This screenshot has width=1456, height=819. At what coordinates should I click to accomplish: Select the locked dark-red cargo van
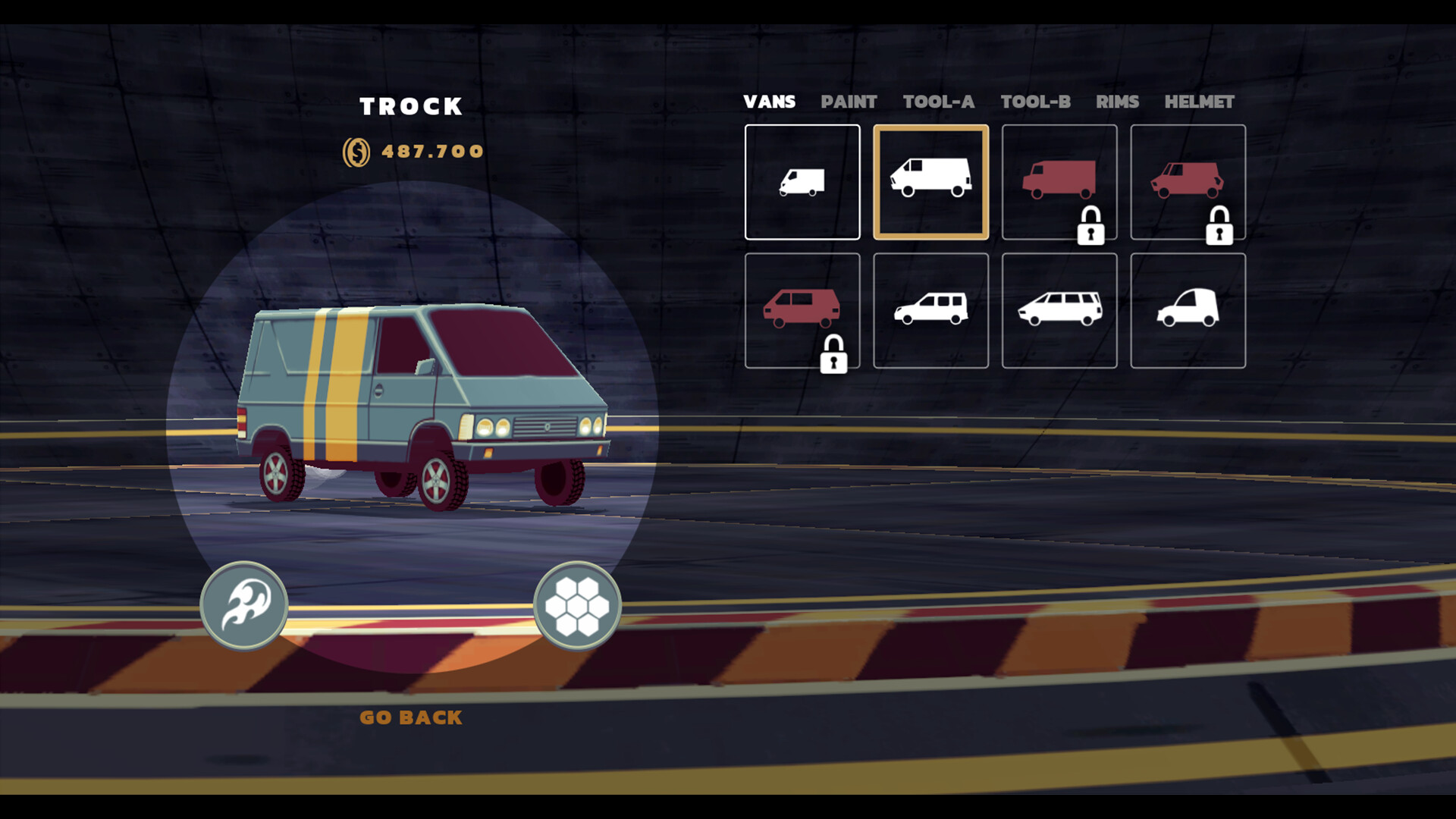(x=1059, y=174)
